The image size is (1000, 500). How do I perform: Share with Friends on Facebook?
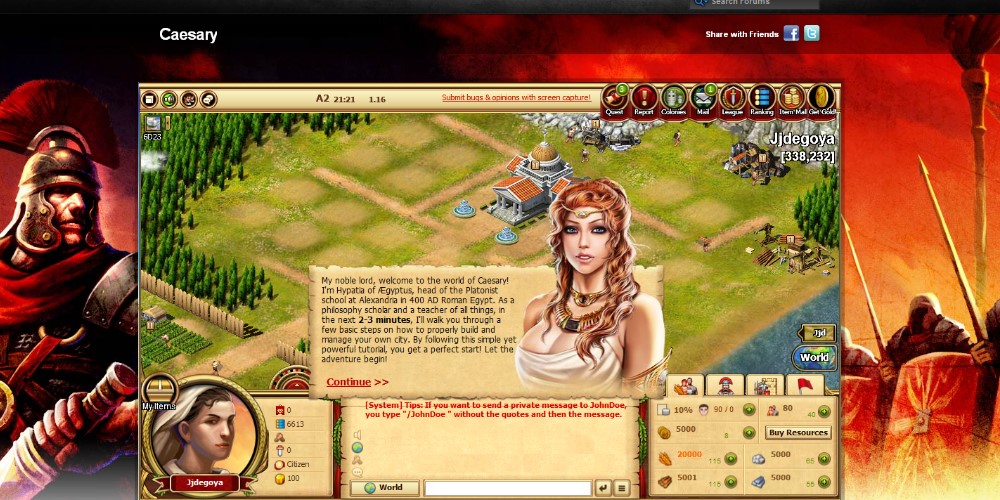[x=791, y=34]
